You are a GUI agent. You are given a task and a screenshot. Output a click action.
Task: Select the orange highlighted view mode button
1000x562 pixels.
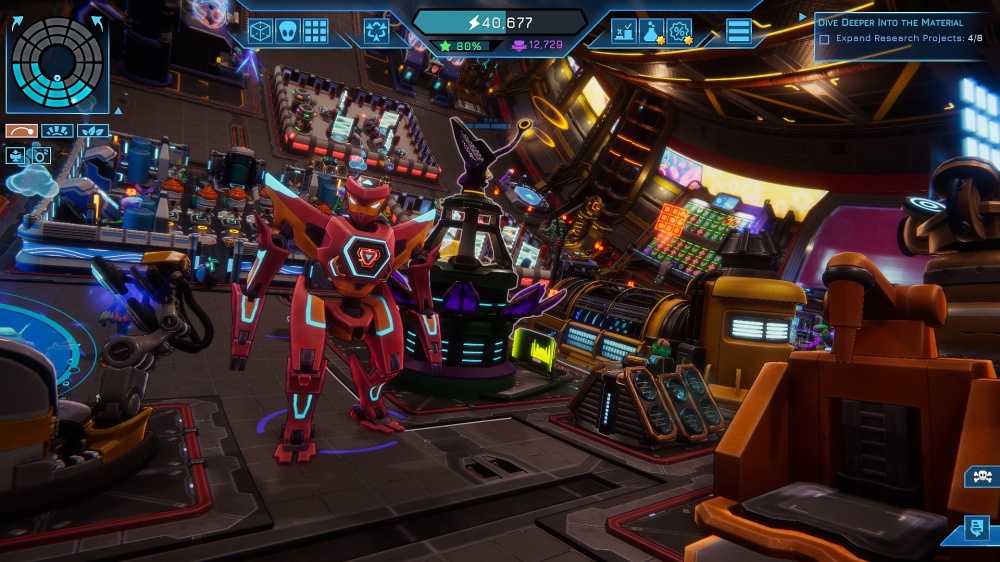[21, 130]
